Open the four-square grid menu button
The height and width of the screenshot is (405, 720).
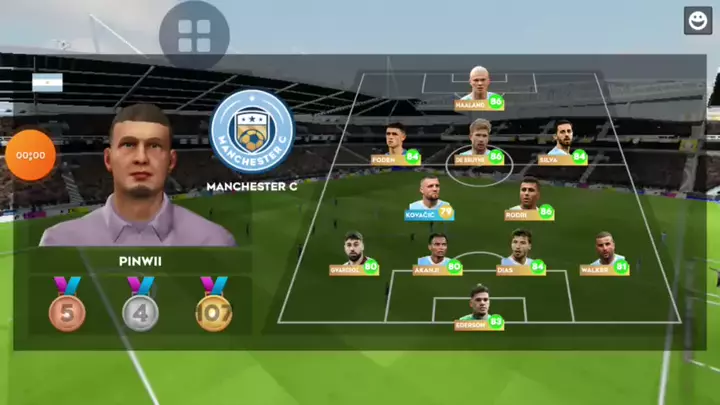coord(194,36)
